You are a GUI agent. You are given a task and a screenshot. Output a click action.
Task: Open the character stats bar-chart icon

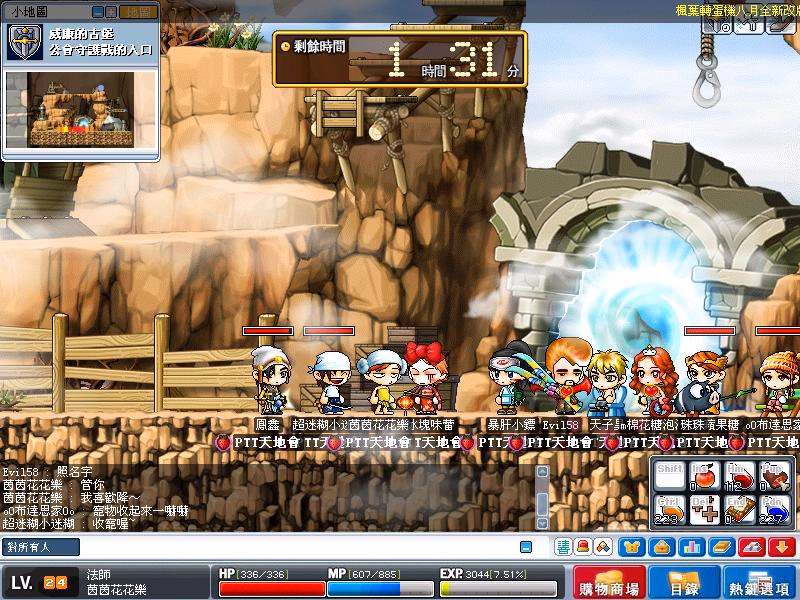click(x=689, y=547)
